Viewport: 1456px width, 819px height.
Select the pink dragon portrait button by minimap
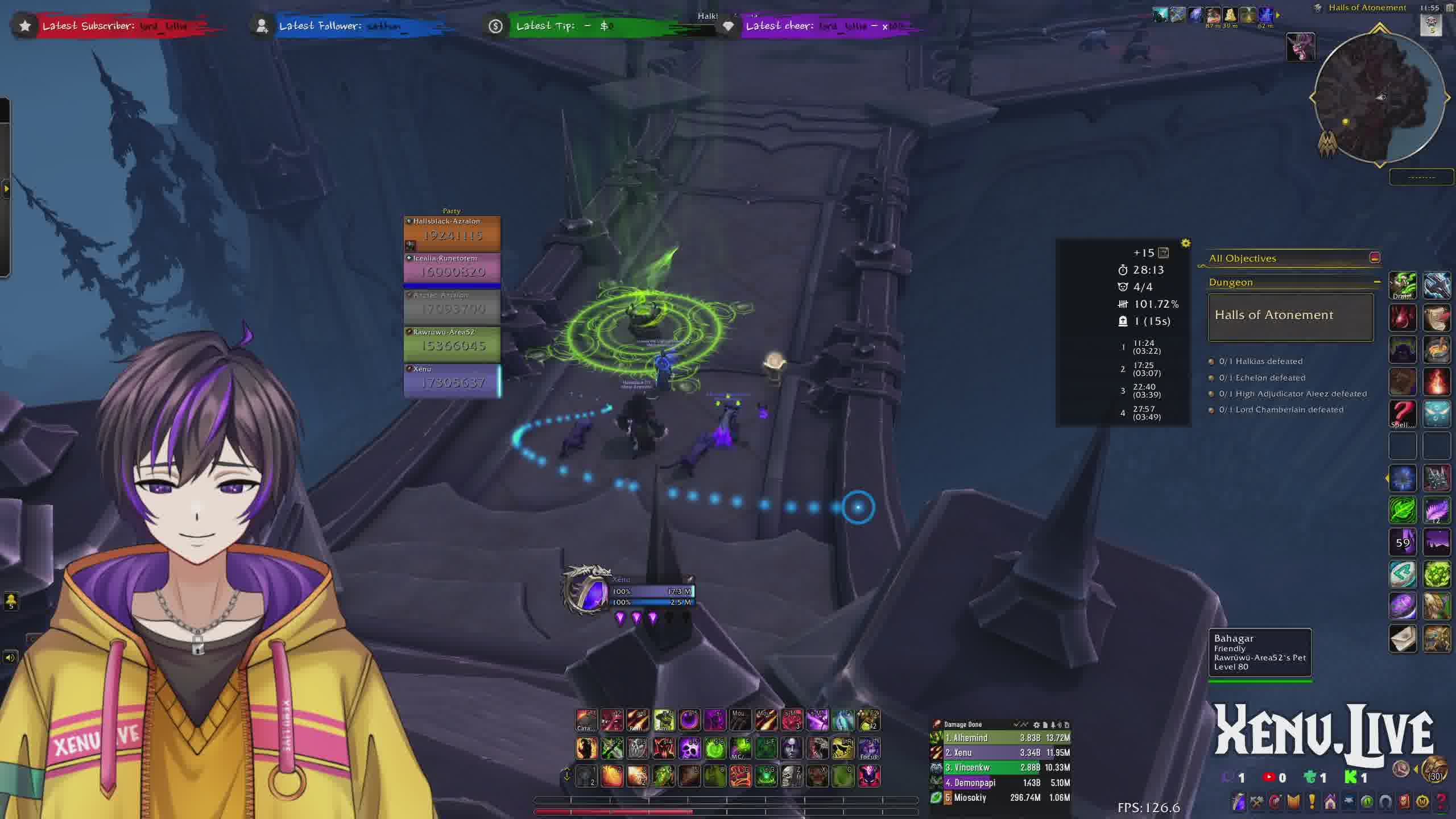coord(1301,47)
